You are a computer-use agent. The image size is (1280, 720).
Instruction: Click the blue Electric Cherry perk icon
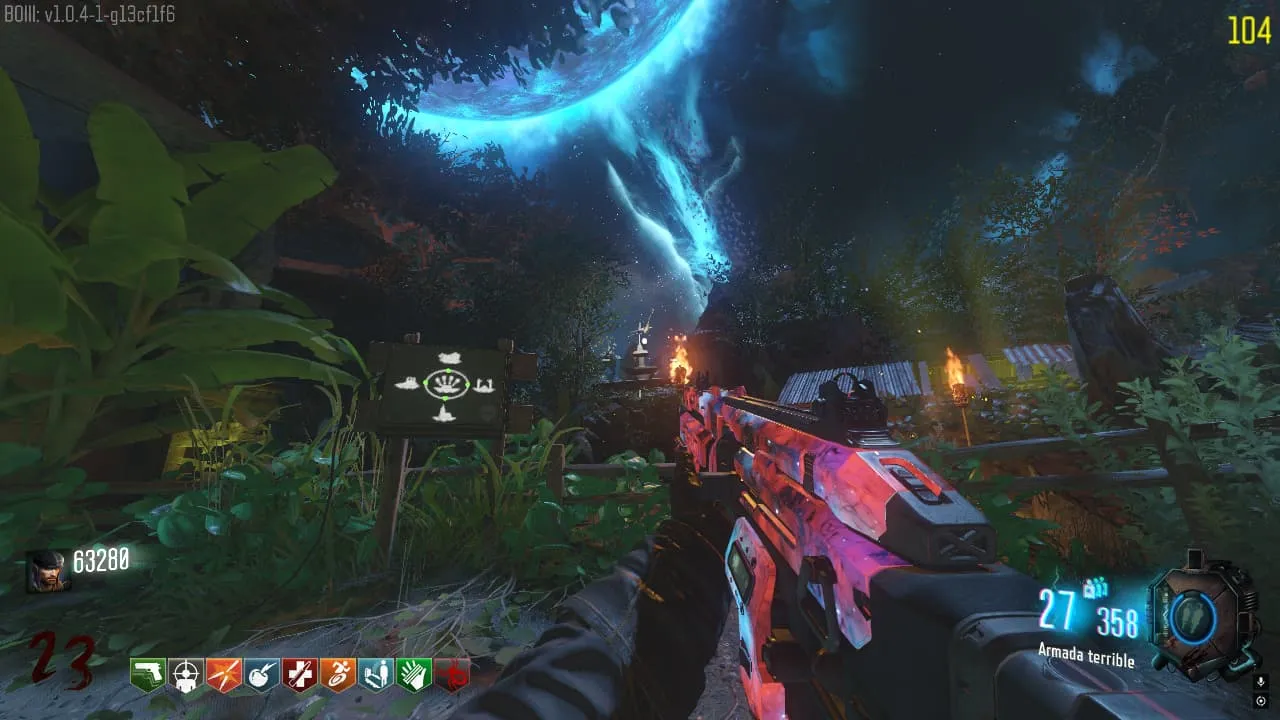pyautogui.click(x=262, y=675)
